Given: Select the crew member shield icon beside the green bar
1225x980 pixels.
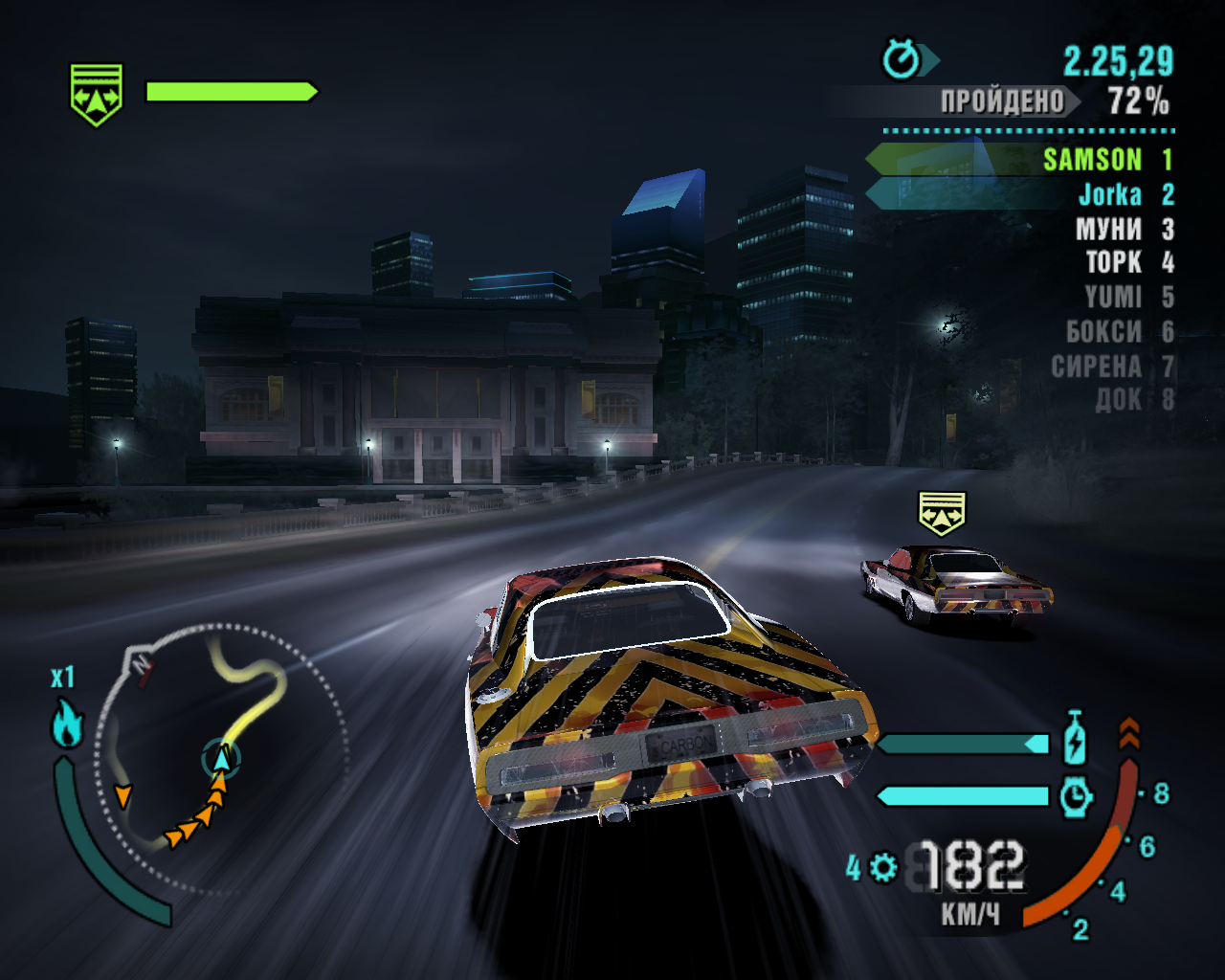Looking at the screenshot, I should tap(97, 95).
